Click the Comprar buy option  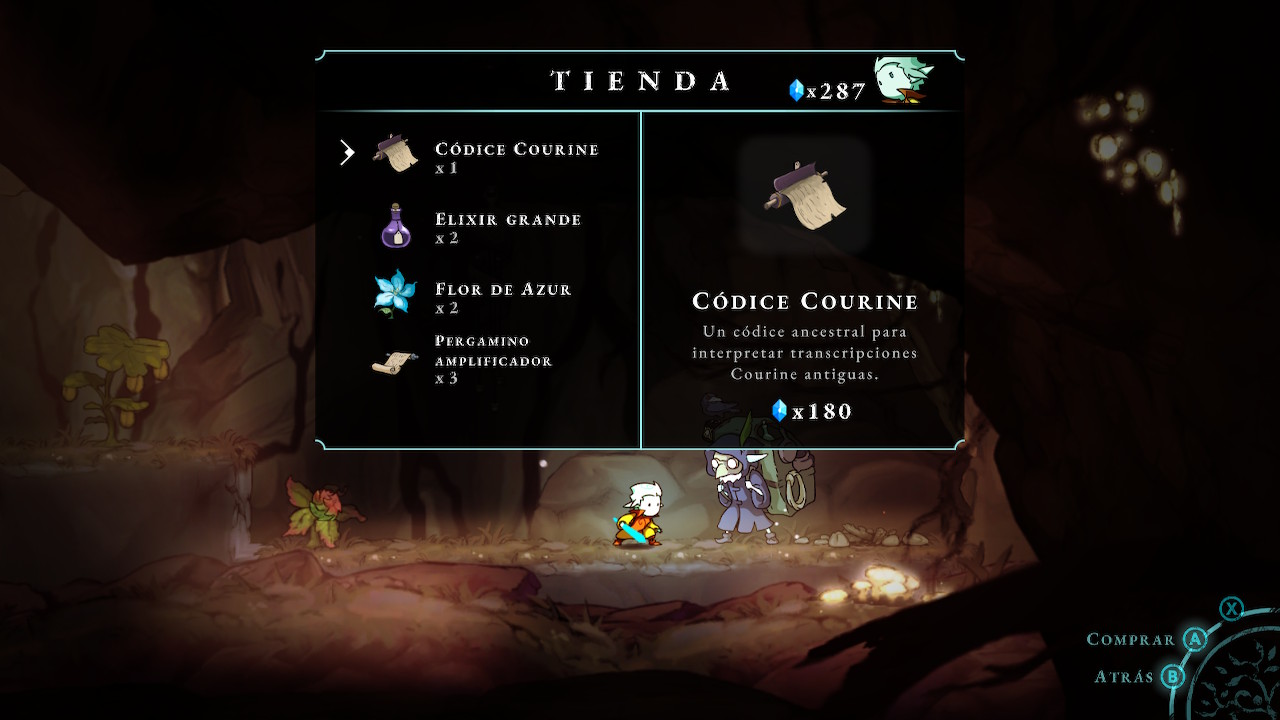(1131, 640)
